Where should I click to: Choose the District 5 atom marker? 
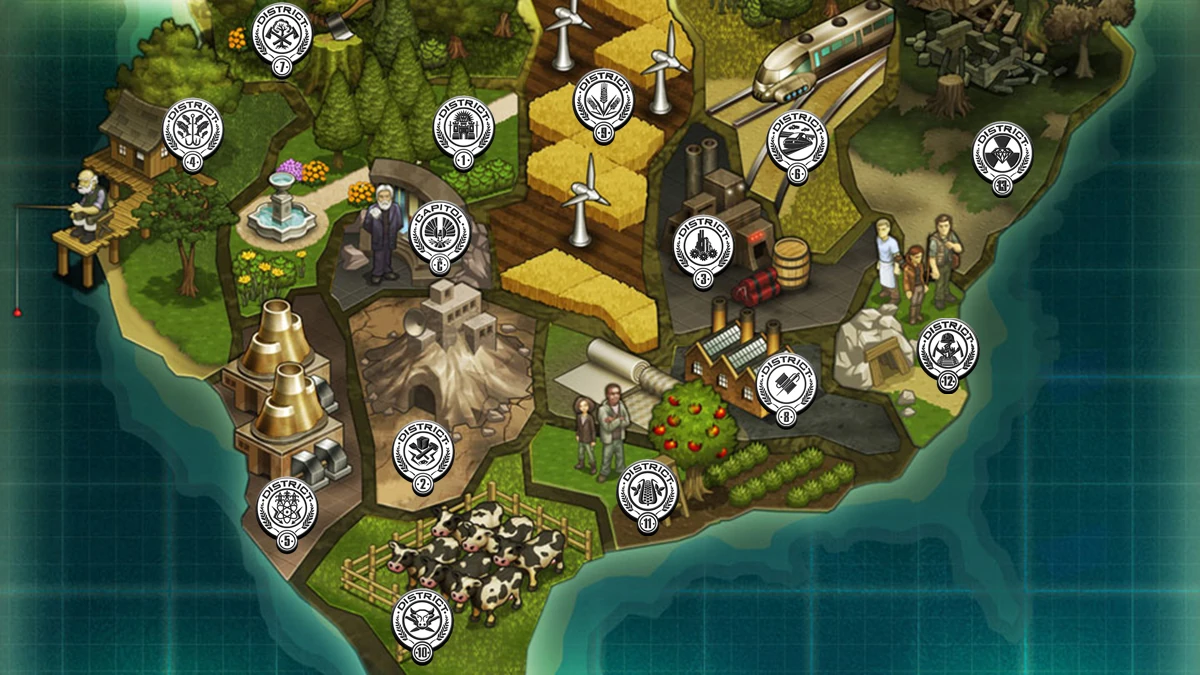(x=288, y=510)
